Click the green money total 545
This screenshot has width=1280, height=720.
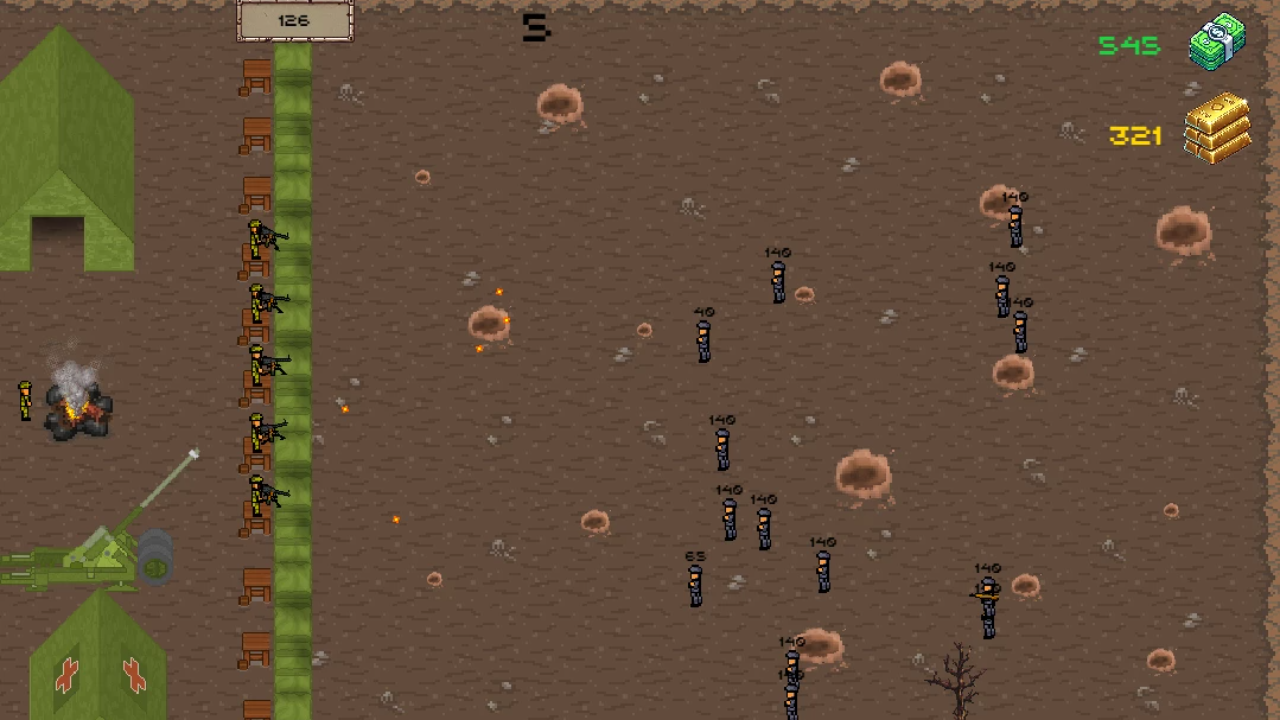click(1128, 45)
